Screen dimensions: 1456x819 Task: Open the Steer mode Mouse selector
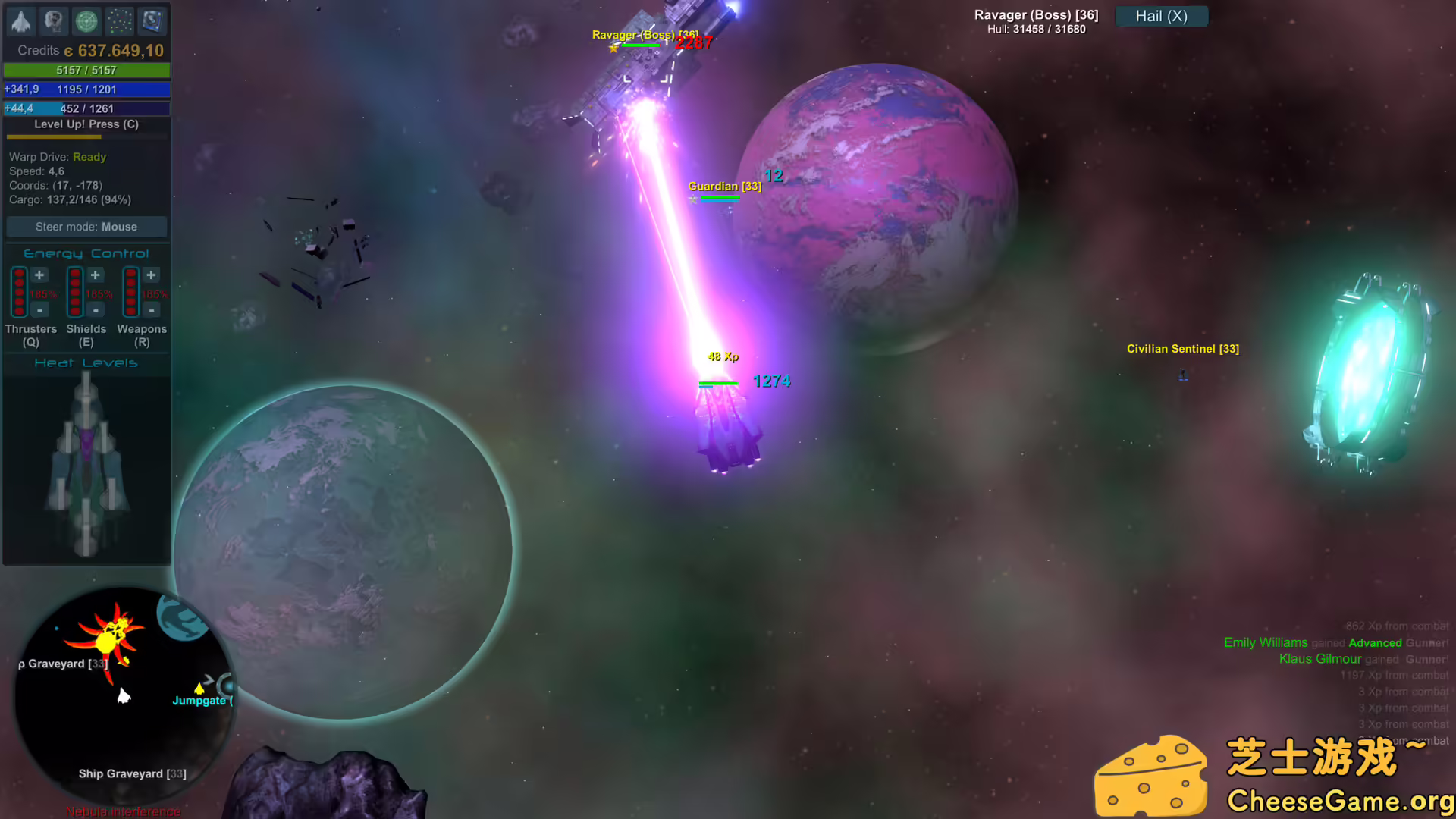[x=86, y=226]
